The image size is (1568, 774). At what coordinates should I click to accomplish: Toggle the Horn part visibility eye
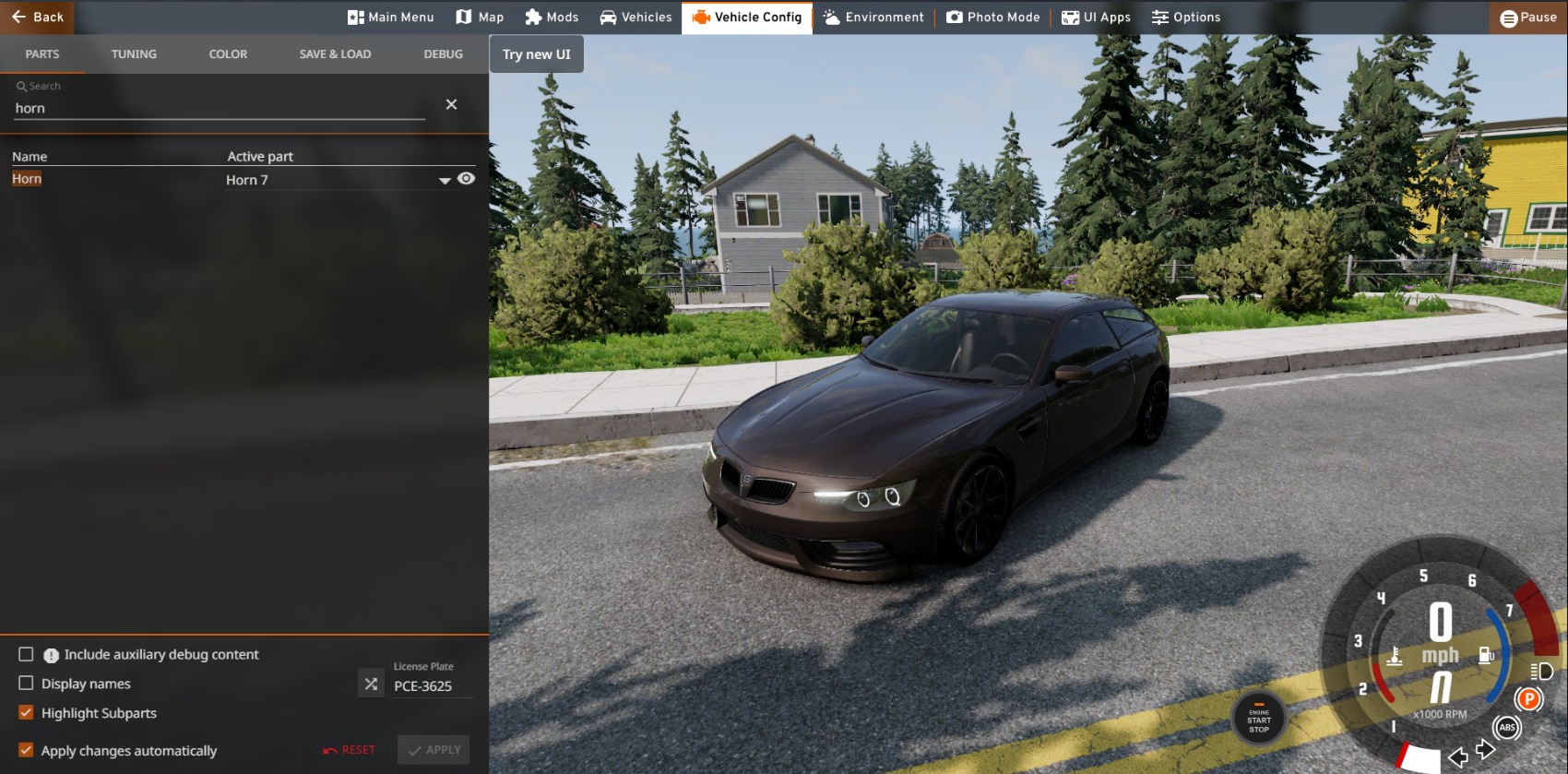coord(467,179)
